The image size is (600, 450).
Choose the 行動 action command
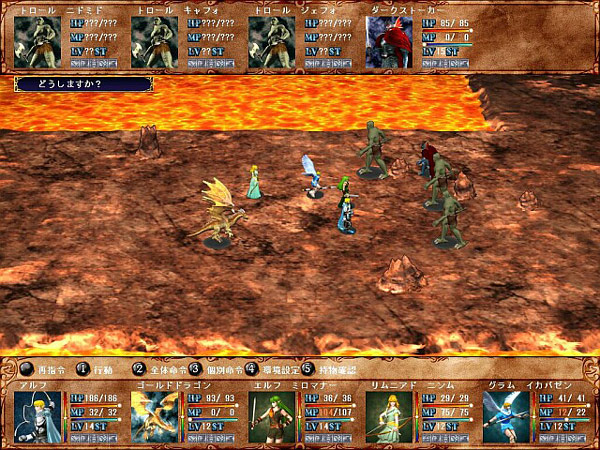click(98, 368)
